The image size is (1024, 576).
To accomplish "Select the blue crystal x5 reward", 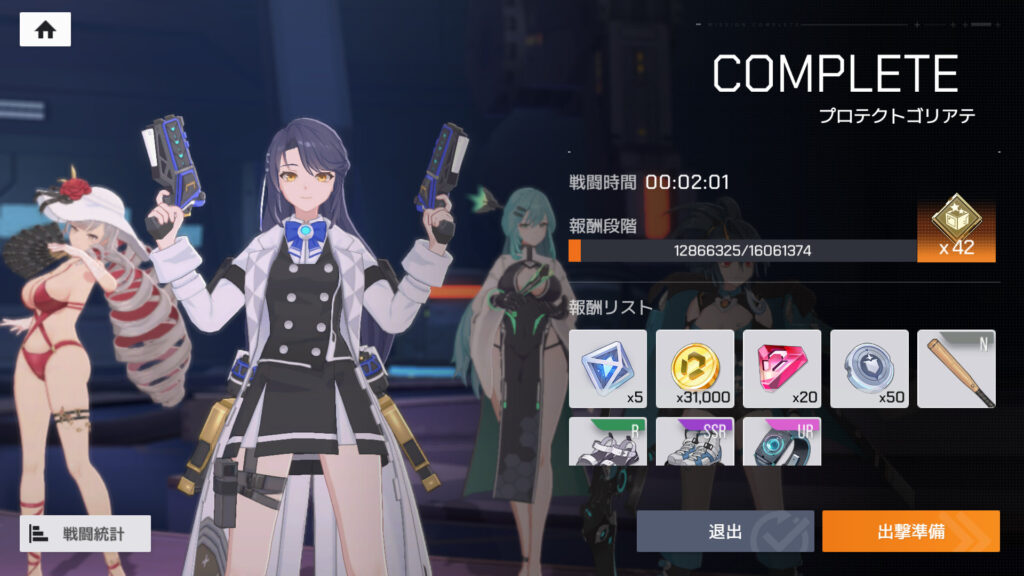I will (x=607, y=368).
